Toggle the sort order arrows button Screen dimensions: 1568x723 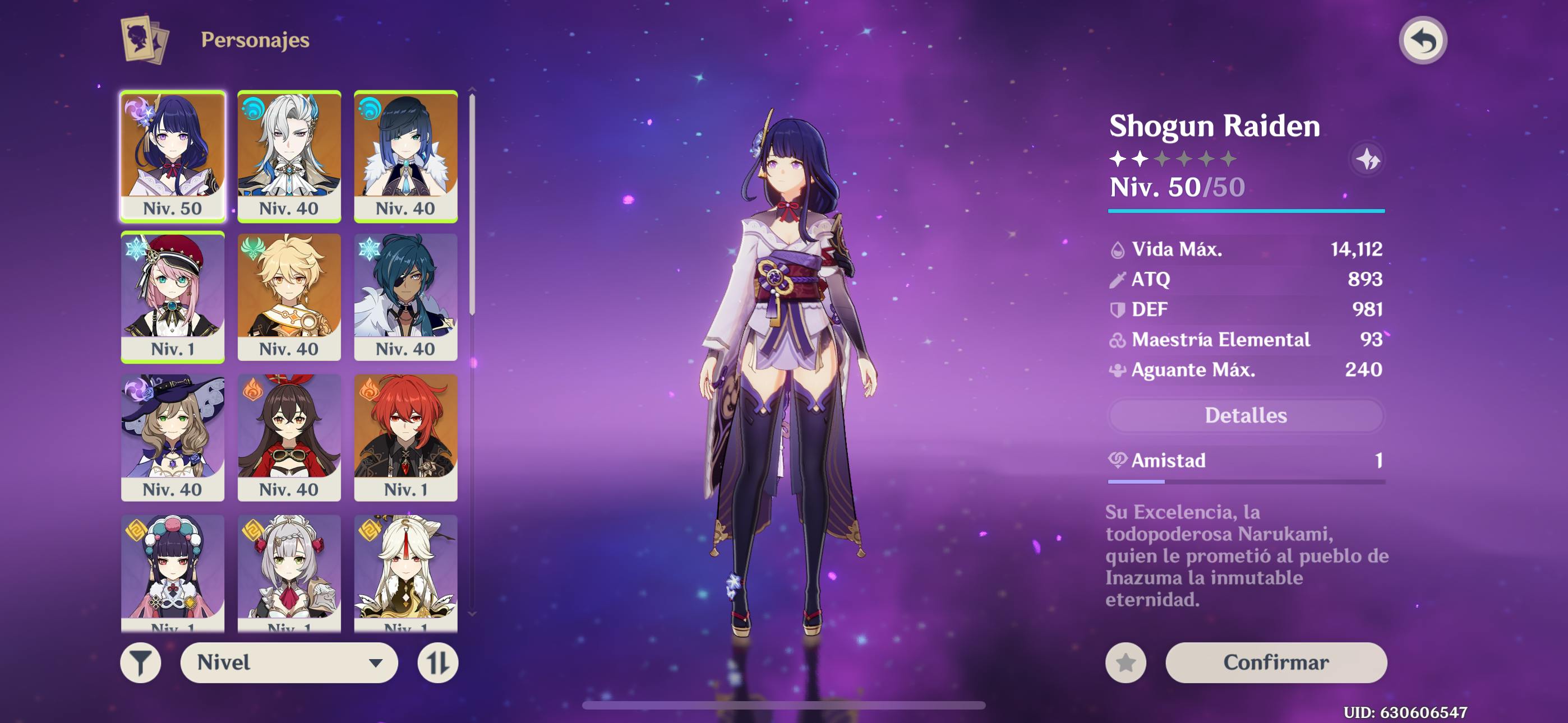[437, 662]
